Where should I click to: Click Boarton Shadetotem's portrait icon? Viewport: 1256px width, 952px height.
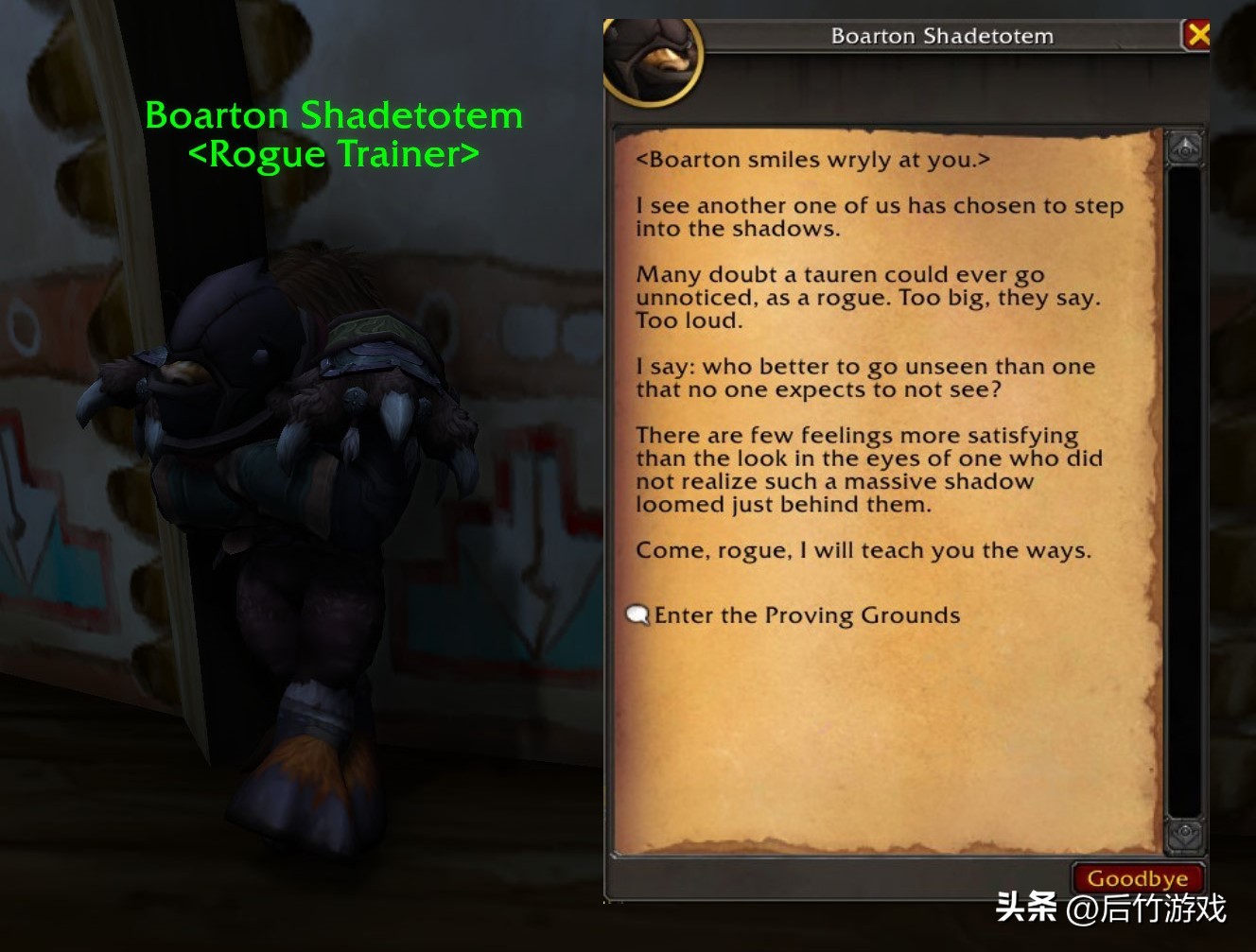(651, 60)
